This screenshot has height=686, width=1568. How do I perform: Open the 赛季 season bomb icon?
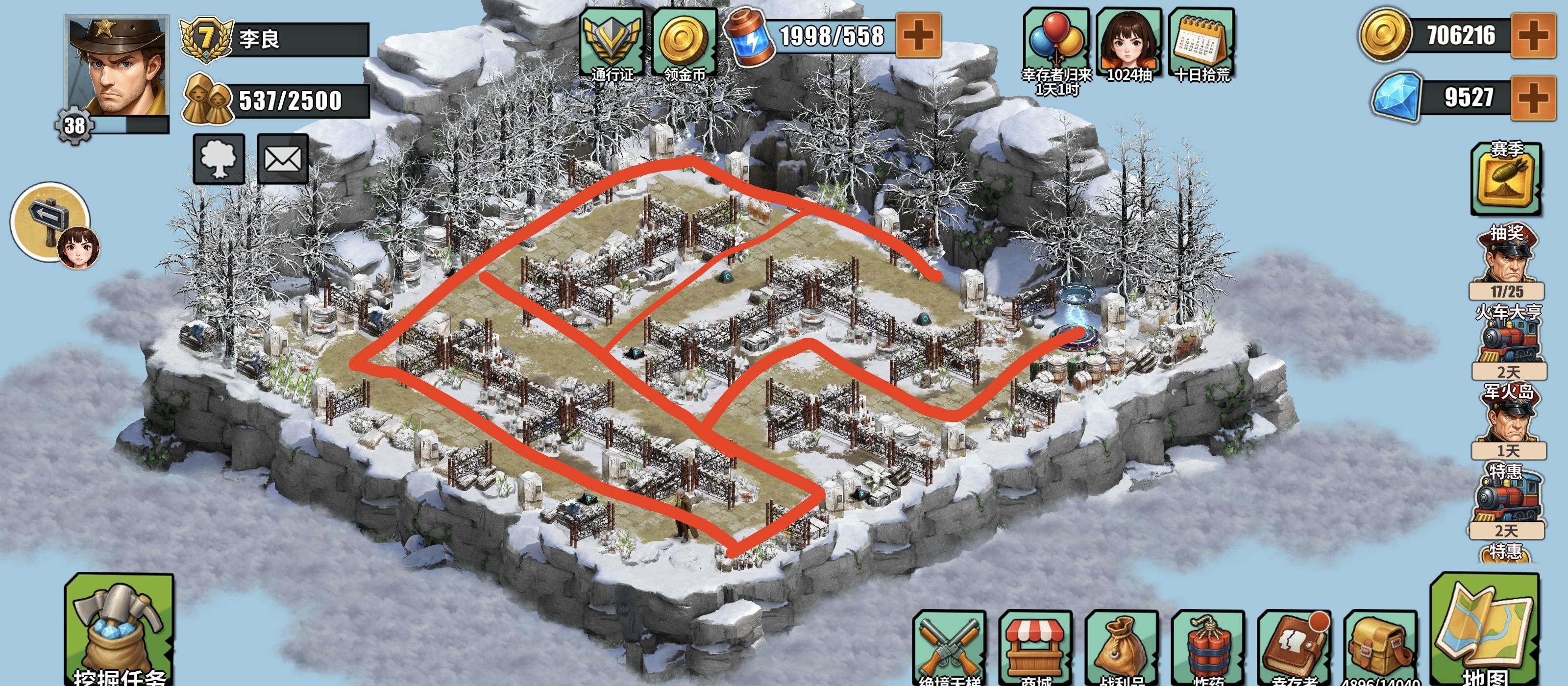tap(1507, 179)
